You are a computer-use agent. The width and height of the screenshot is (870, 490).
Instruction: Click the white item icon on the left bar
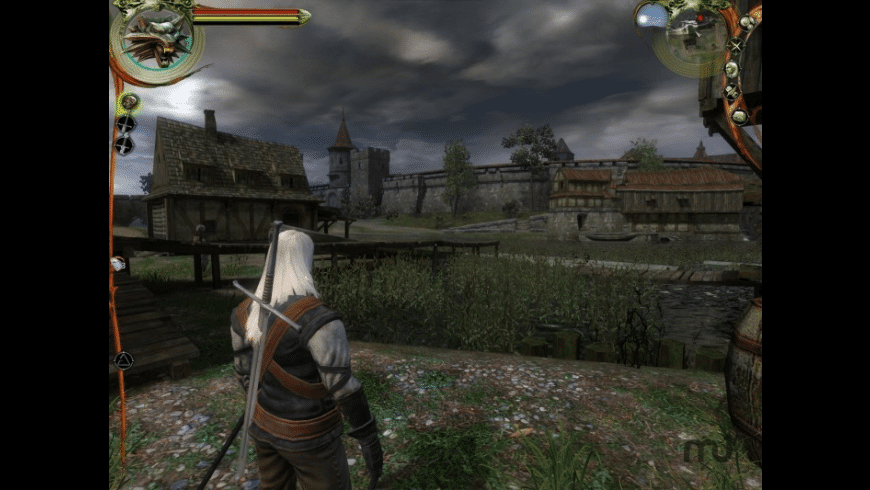tap(117, 264)
